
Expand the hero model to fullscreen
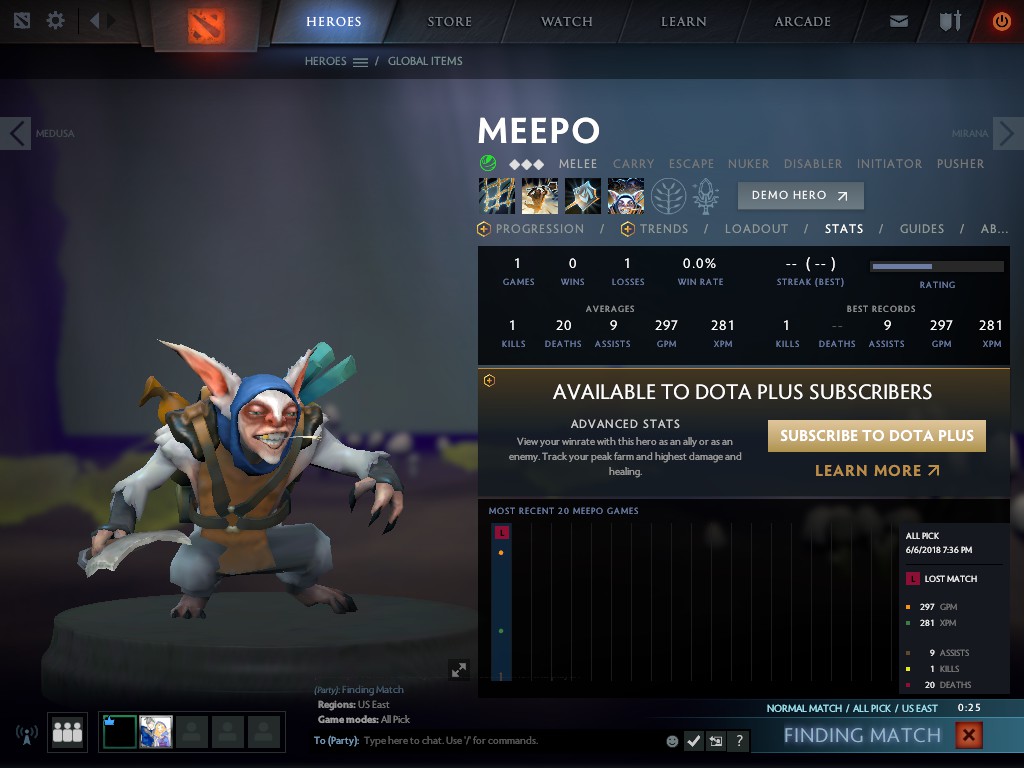pos(459,670)
